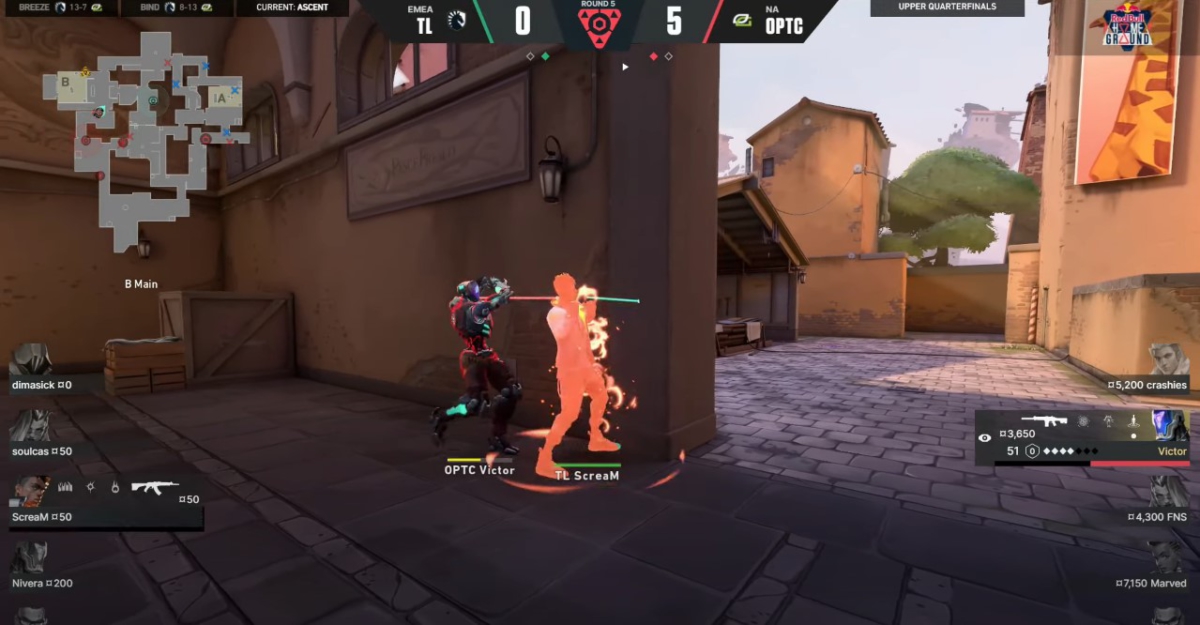Choose ScreaM's player portrait

coord(30,489)
